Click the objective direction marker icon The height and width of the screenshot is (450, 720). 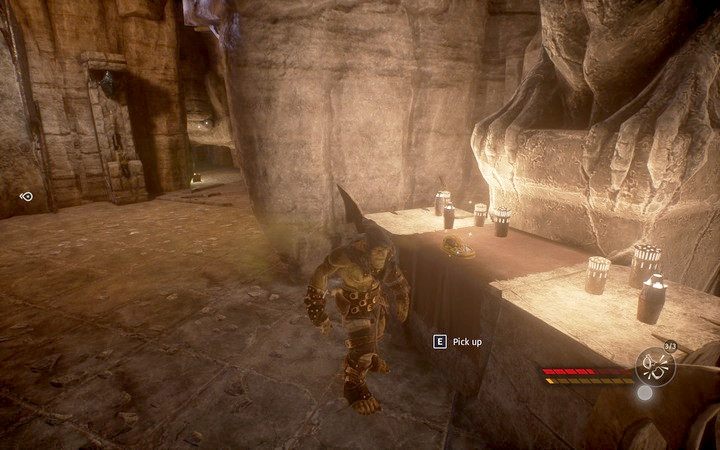point(27,196)
